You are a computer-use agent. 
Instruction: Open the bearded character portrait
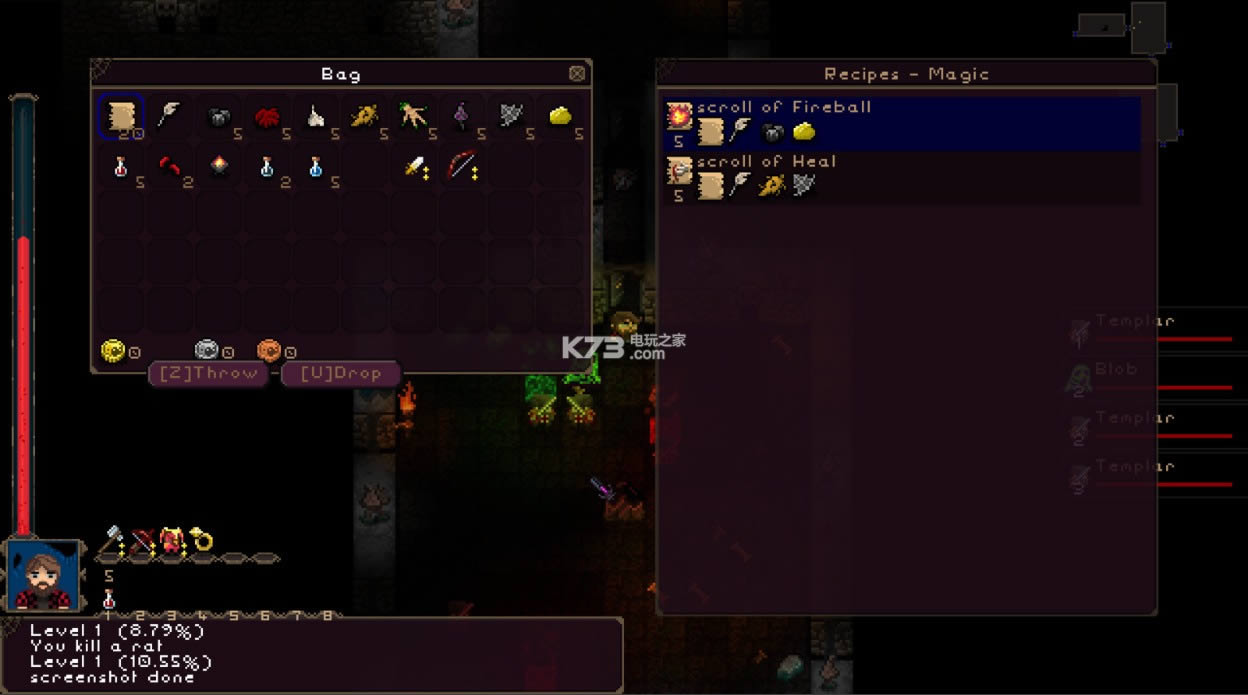click(x=43, y=574)
